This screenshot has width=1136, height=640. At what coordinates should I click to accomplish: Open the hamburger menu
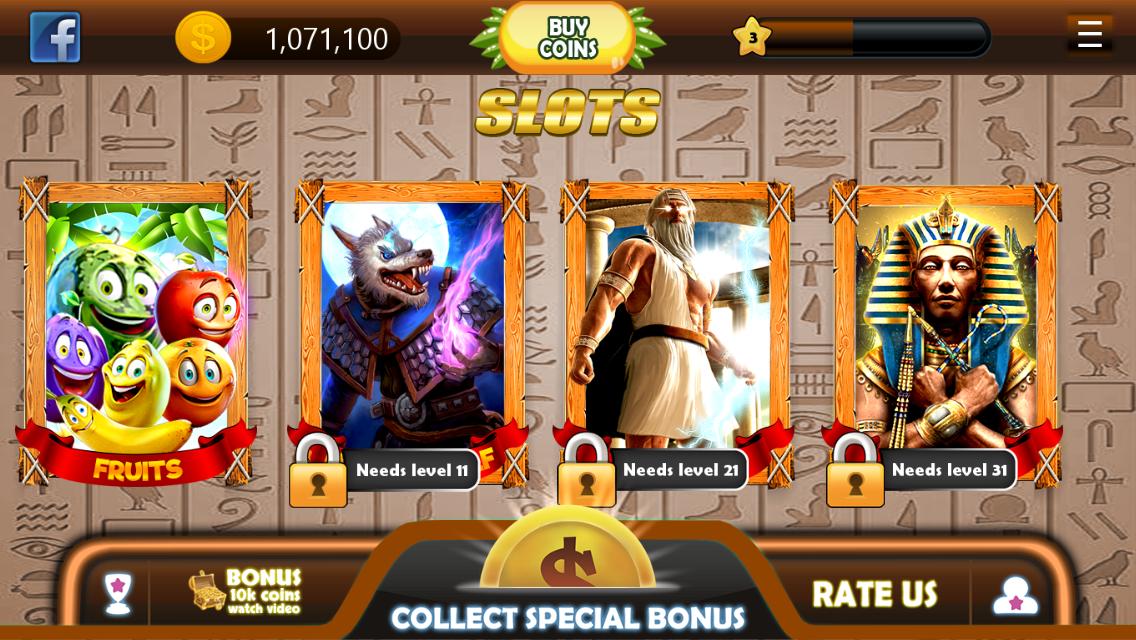point(1089,34)
